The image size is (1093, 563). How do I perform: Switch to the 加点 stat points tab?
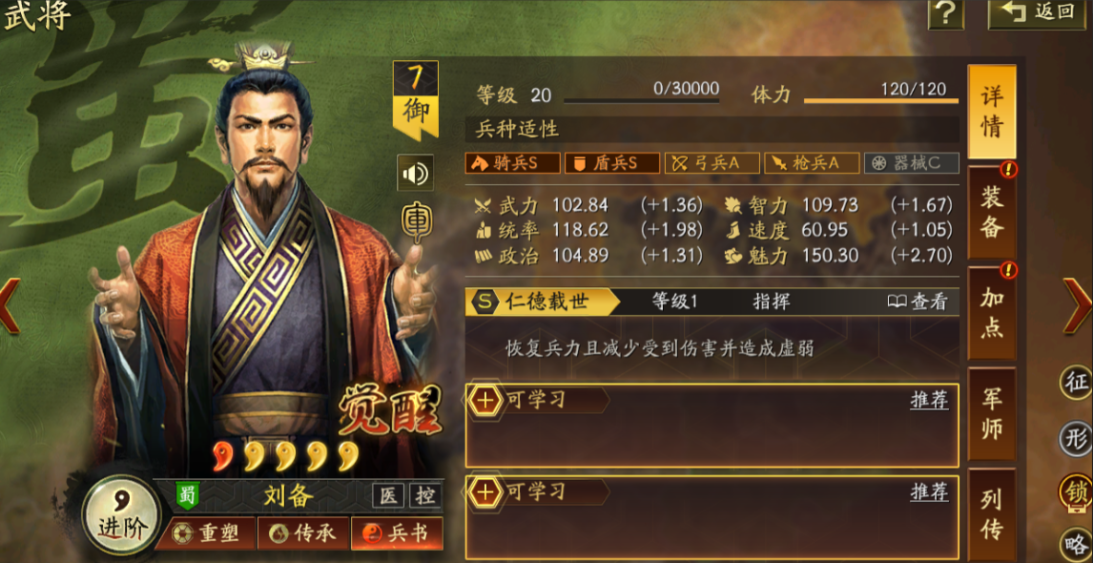(x=991, y=312)
